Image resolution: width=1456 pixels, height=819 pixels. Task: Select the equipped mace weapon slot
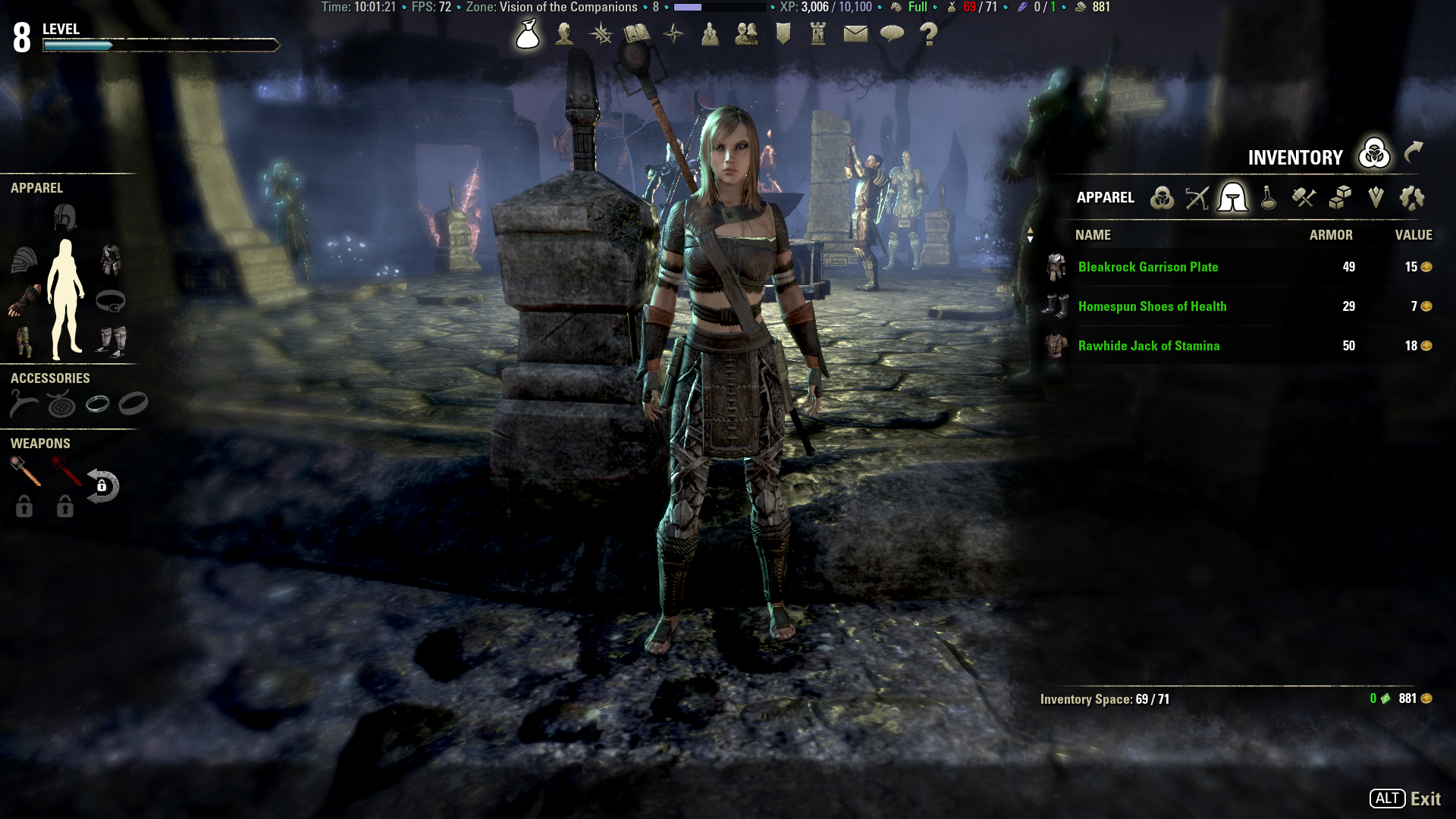click(25, 472)
